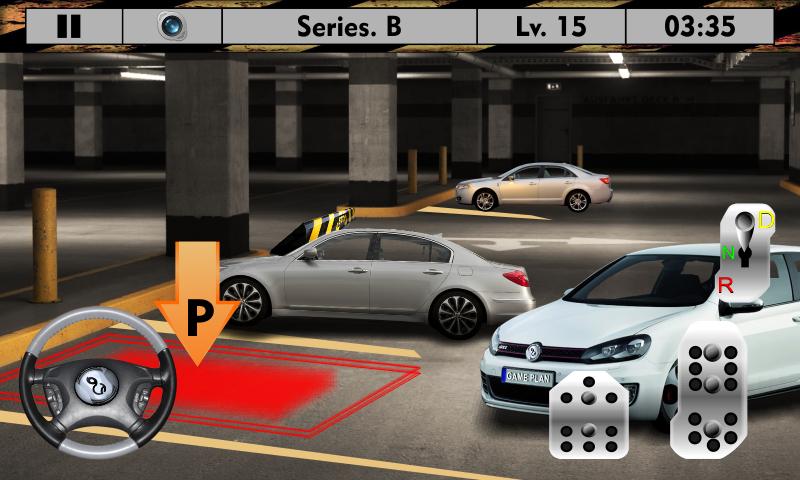Click the steering wheel control
This screenshot has width=800, height=480.
pyautogui.click(x=98, y=384)
